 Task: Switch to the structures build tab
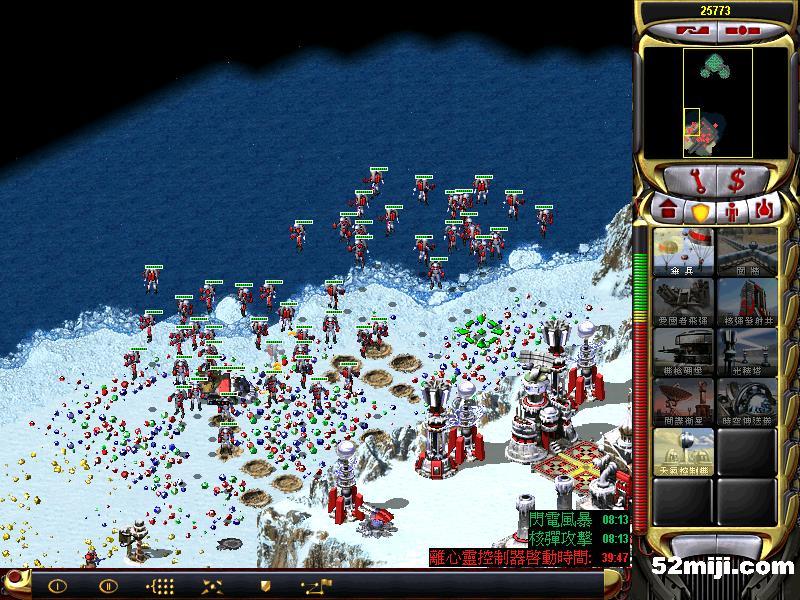tap(668, 211)
